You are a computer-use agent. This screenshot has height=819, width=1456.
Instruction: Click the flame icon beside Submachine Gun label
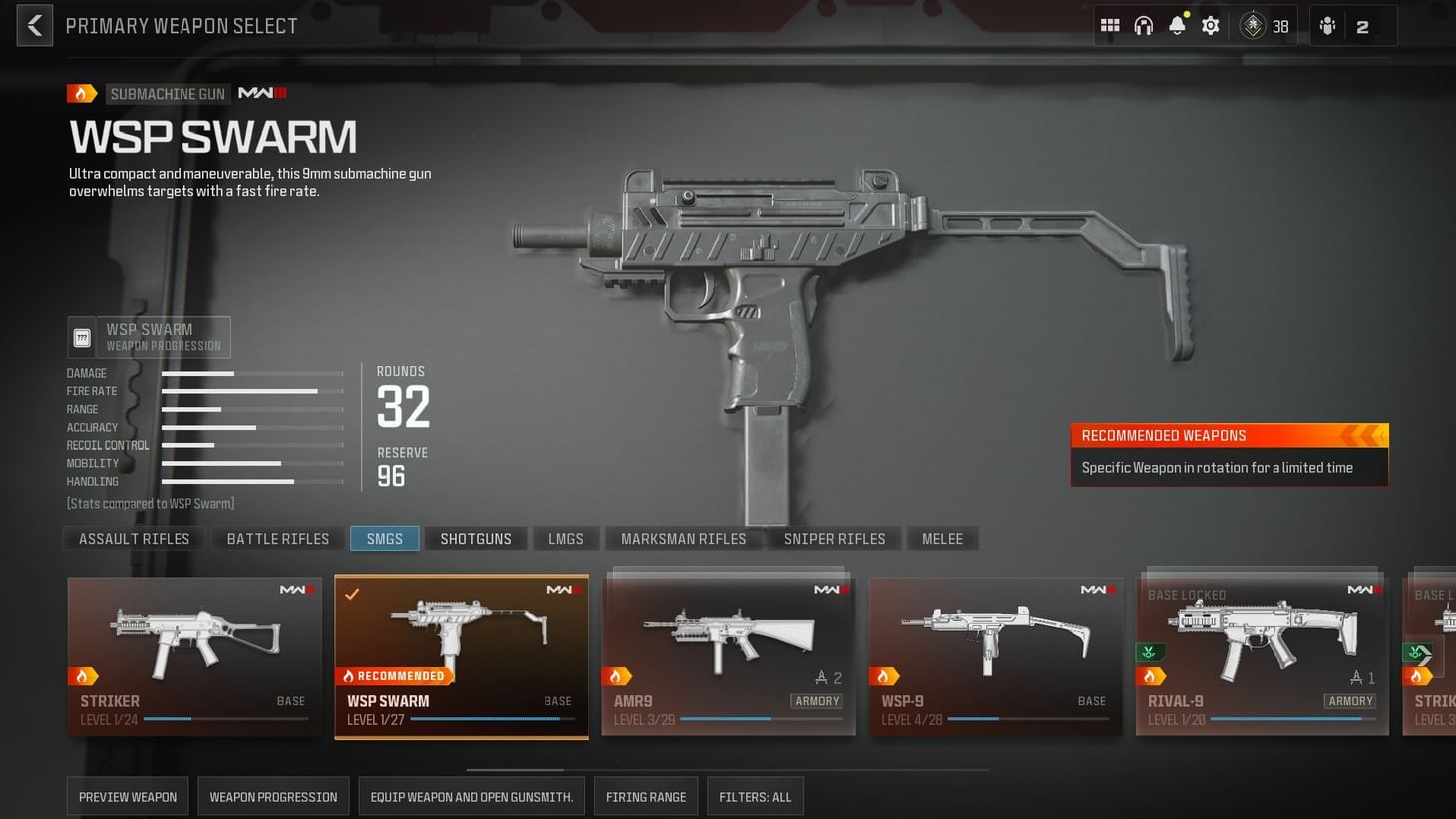pos(82,92)
